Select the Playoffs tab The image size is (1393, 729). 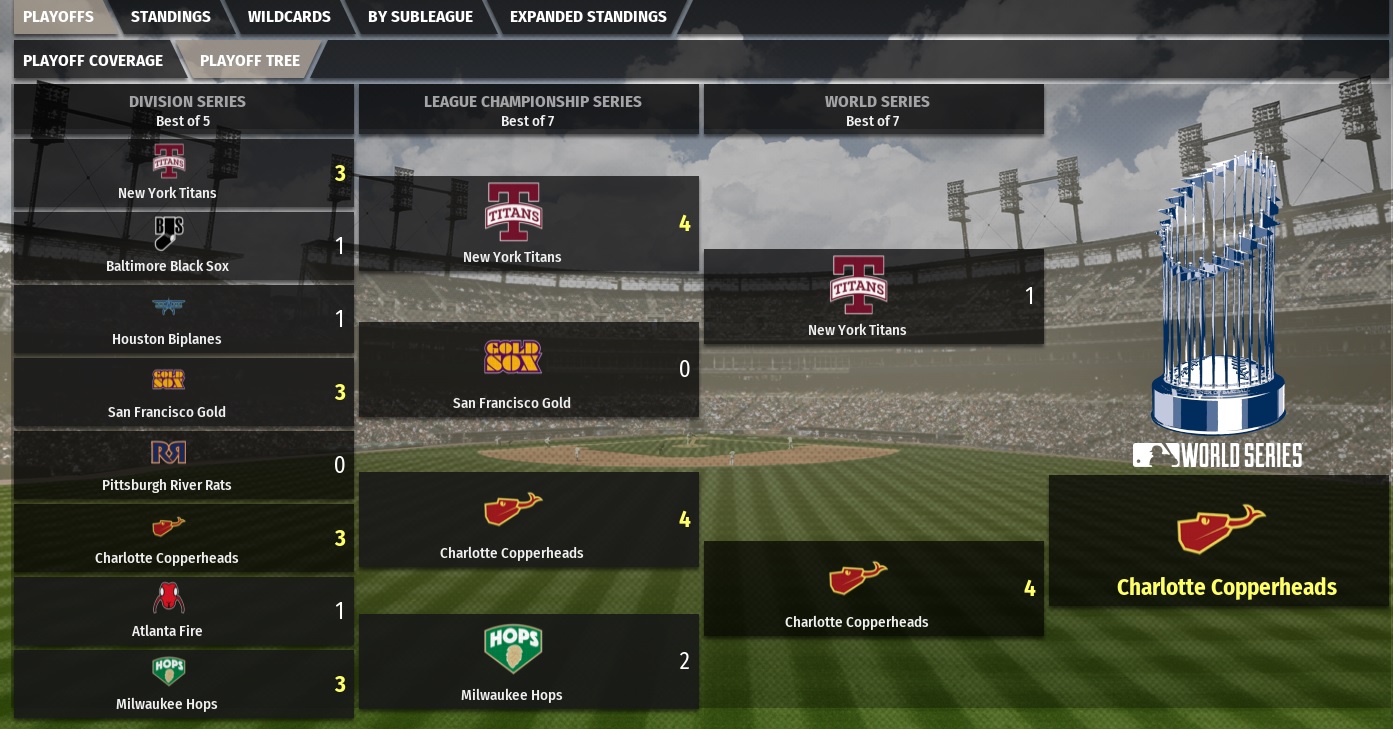pyautogui.click(x=58, y=17)
